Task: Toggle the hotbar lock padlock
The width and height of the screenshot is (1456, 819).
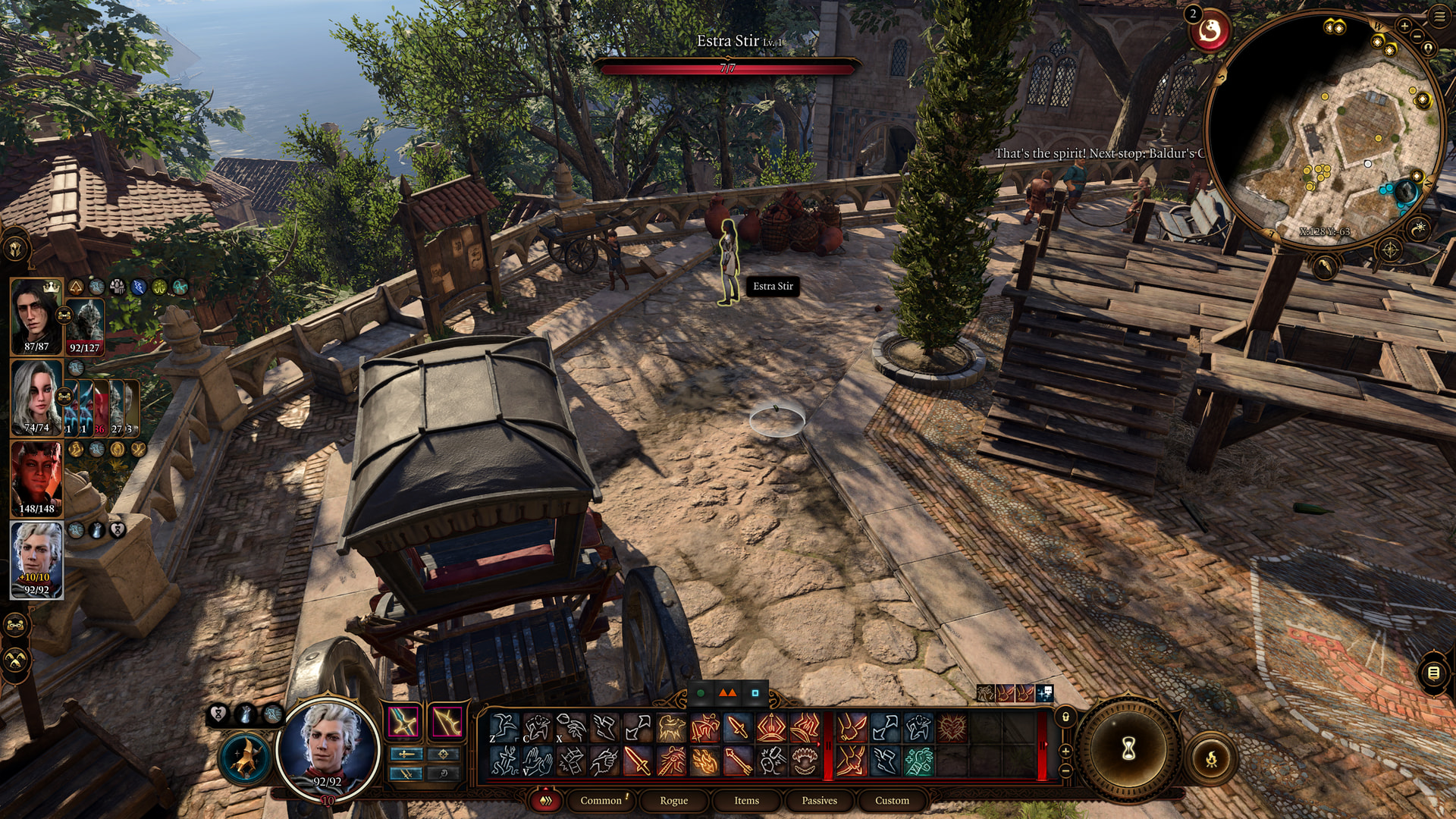Action: (x=1065, y=717)
